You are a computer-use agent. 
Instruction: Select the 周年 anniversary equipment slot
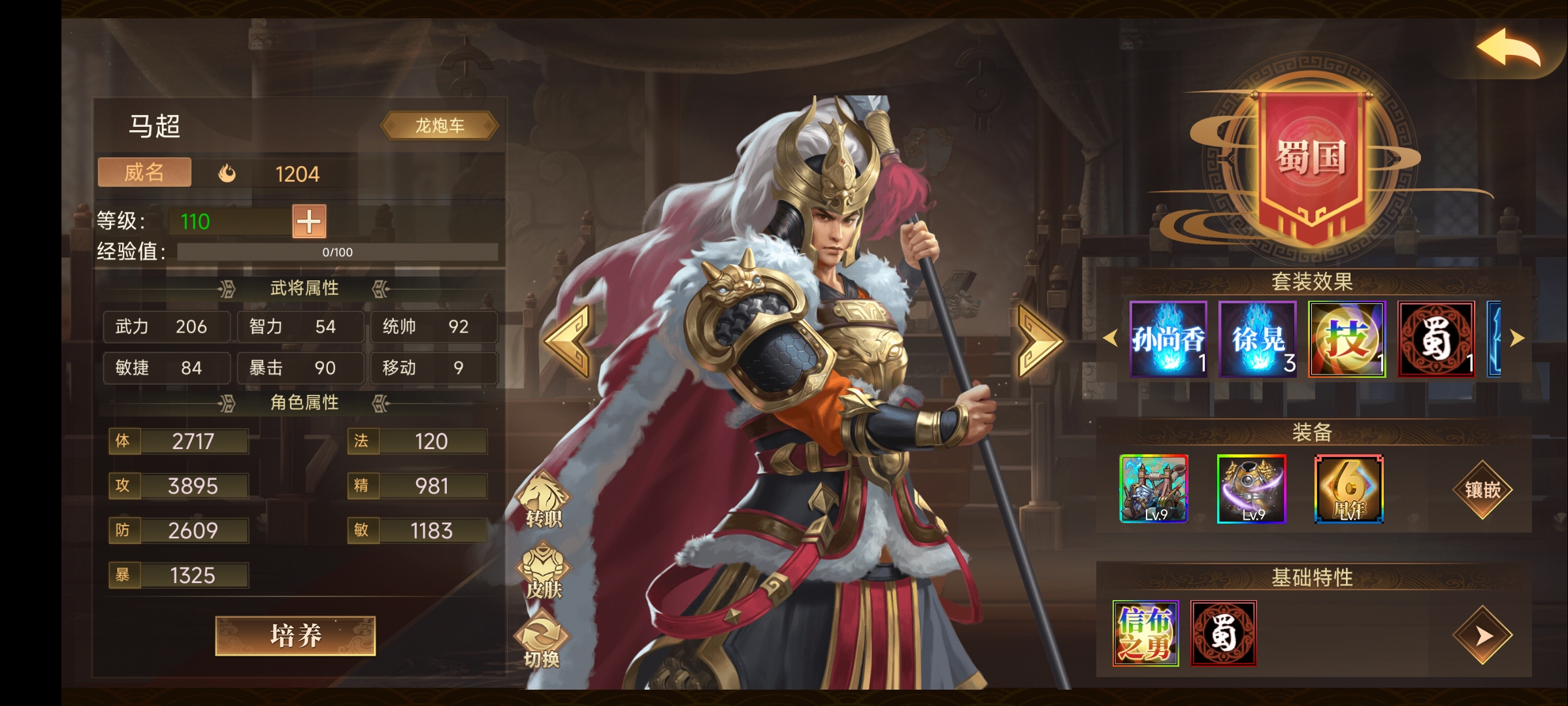(1349, 489)
